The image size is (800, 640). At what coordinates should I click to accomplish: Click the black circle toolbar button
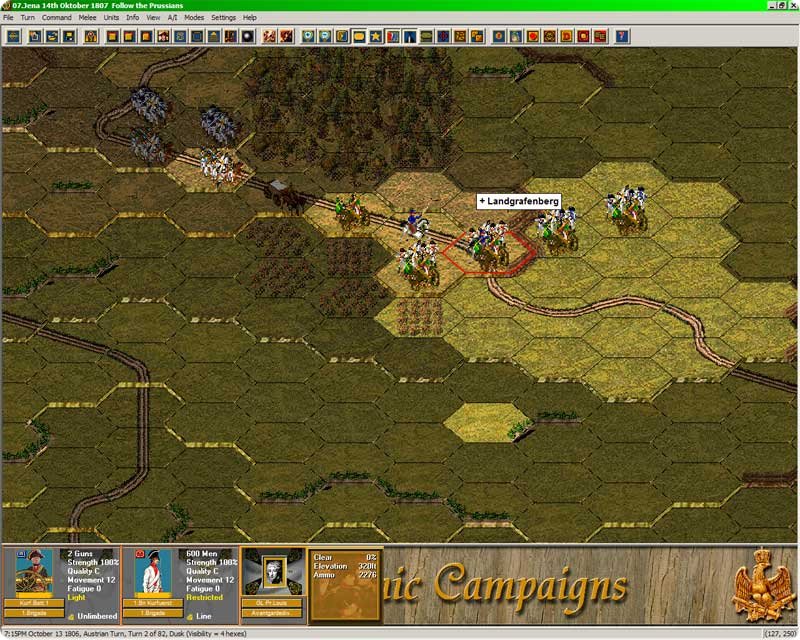click(x=247, y=37)
